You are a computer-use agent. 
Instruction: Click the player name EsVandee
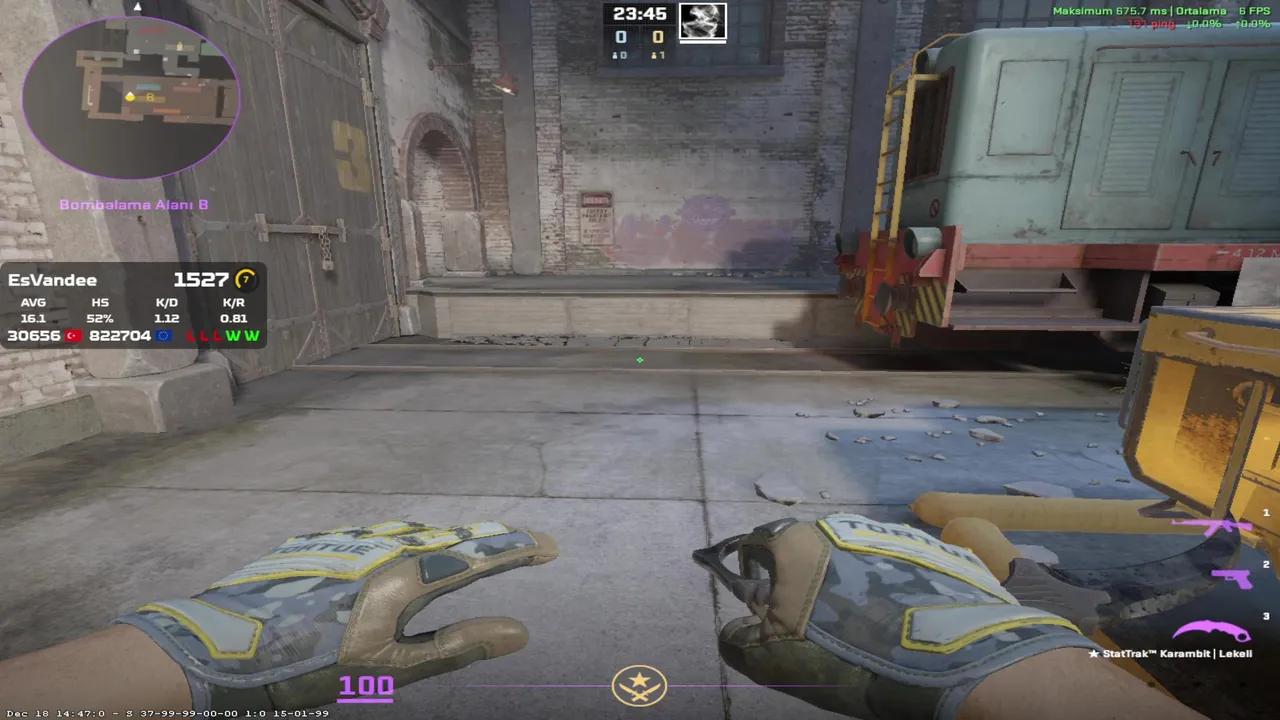pyautogui.click(x=53, y=280)
